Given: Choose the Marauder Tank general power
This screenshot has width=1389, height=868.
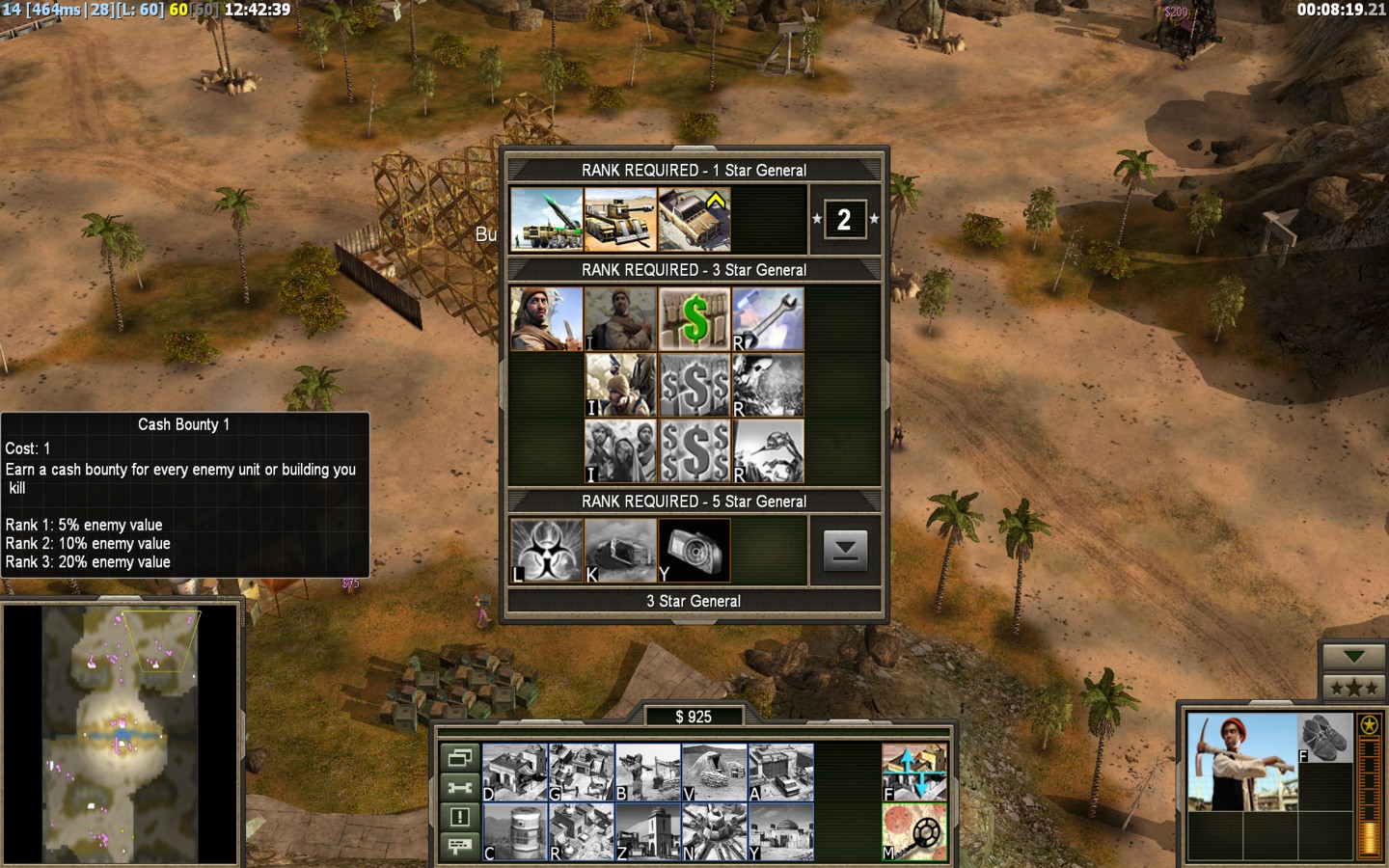Looking at the screenshot, I should 620,220.
